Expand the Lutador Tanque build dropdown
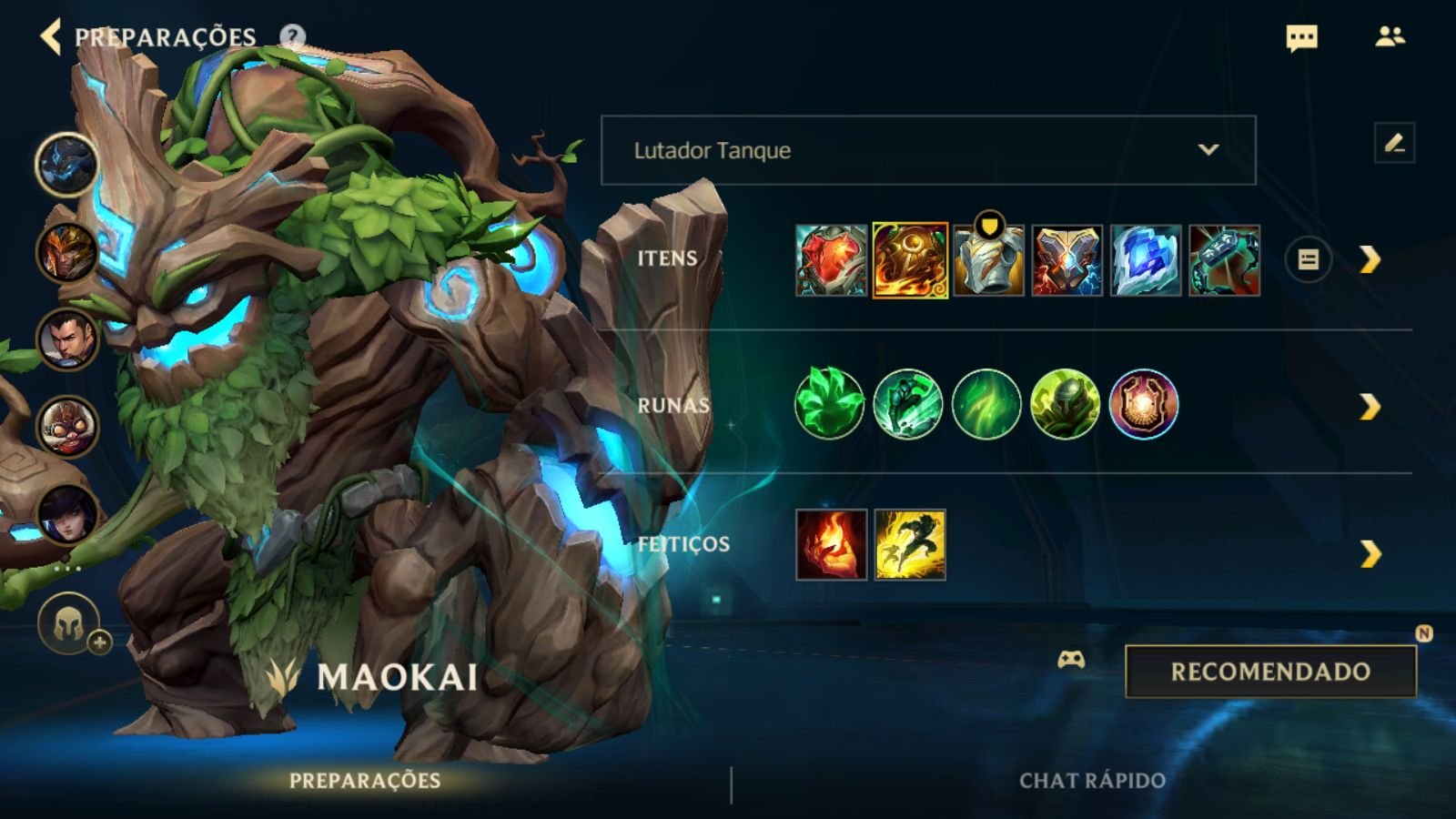 (928, 150)
